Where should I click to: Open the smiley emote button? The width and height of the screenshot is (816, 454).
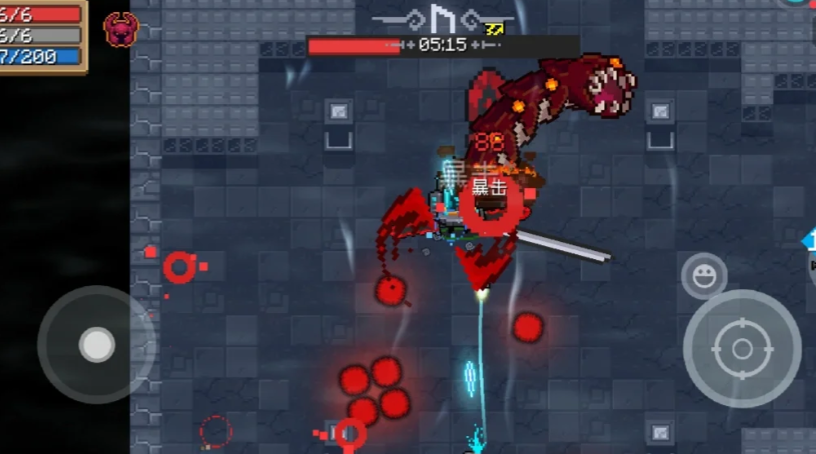(704, 276)
